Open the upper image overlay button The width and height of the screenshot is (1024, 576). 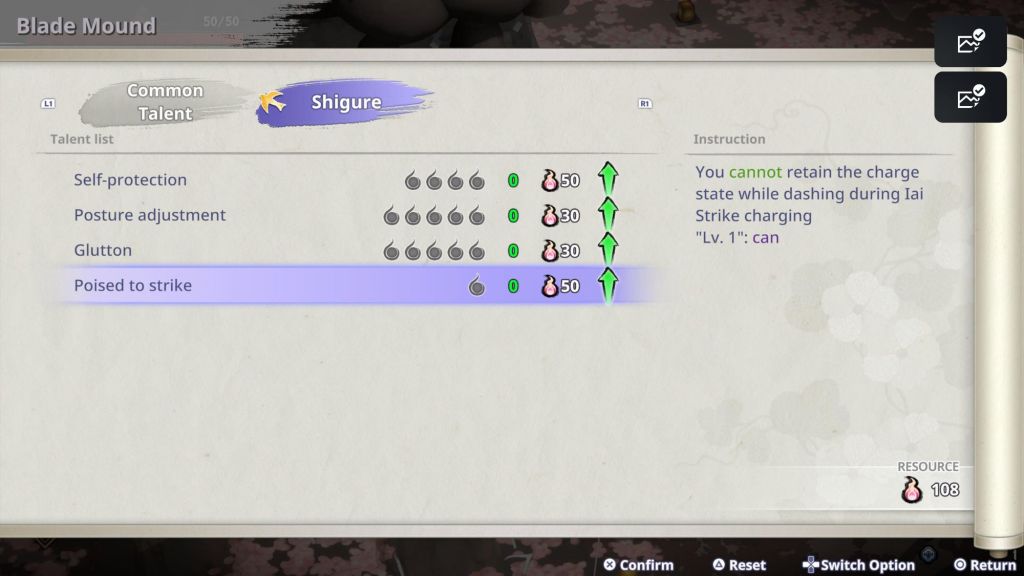click(970, 41)
